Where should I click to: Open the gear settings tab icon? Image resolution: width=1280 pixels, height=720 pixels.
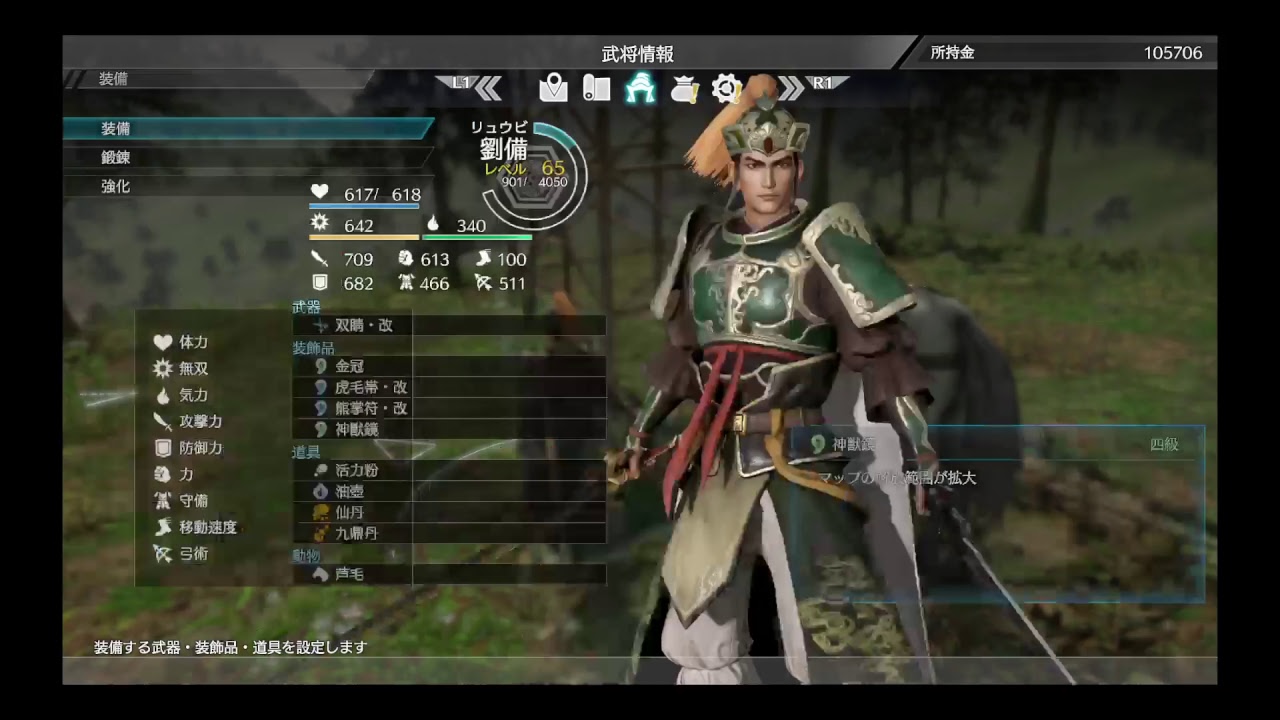pyautogui.click(x=726, y=88)
